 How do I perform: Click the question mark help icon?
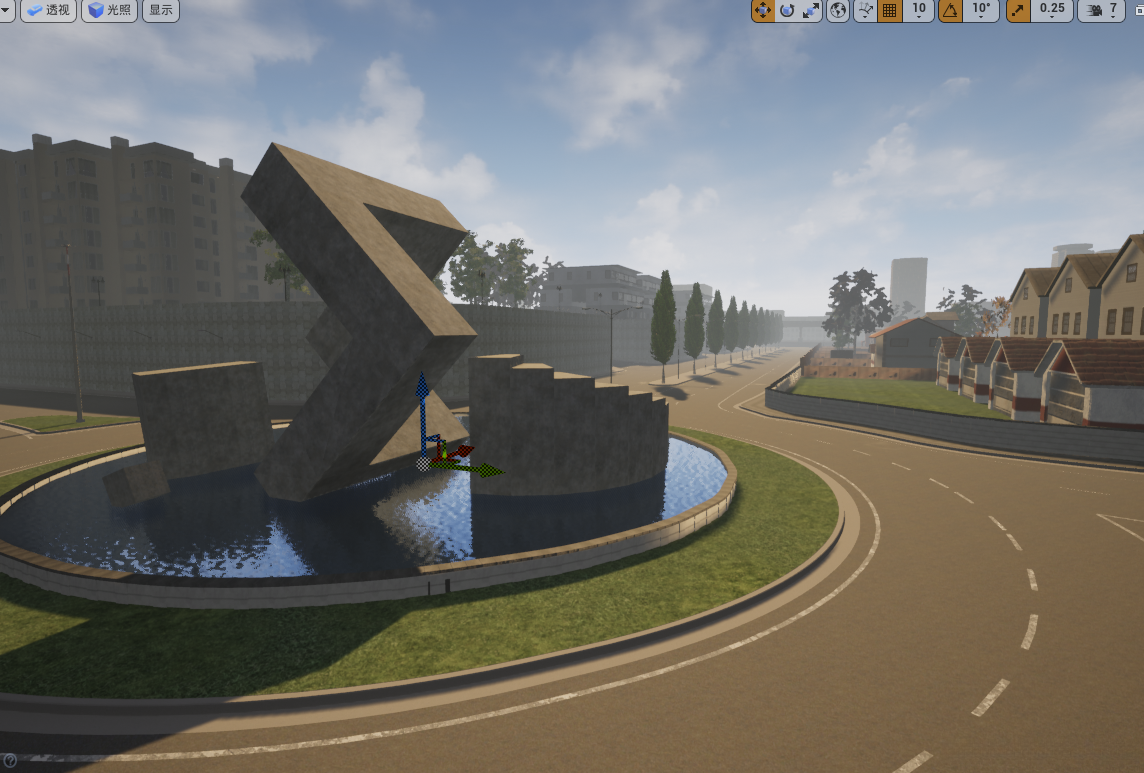coord(9,761)
